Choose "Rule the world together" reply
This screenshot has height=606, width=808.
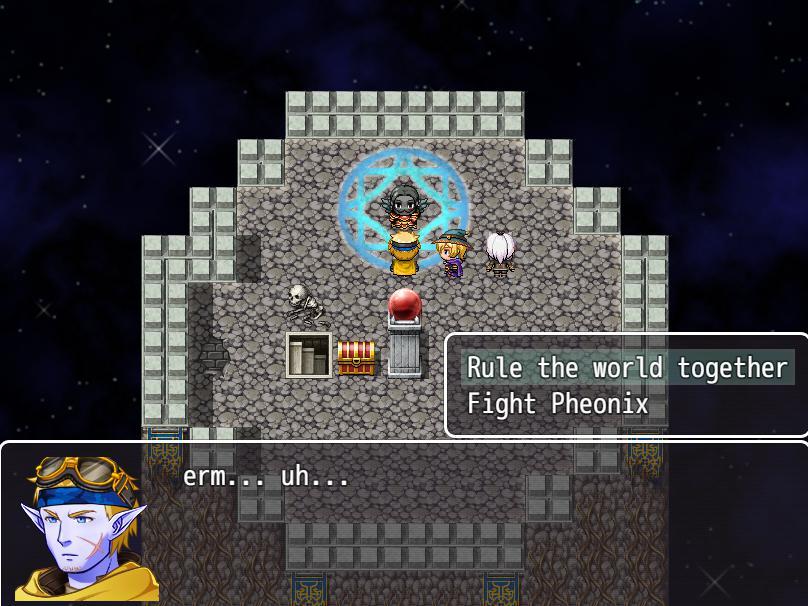(x=627, y=368)
